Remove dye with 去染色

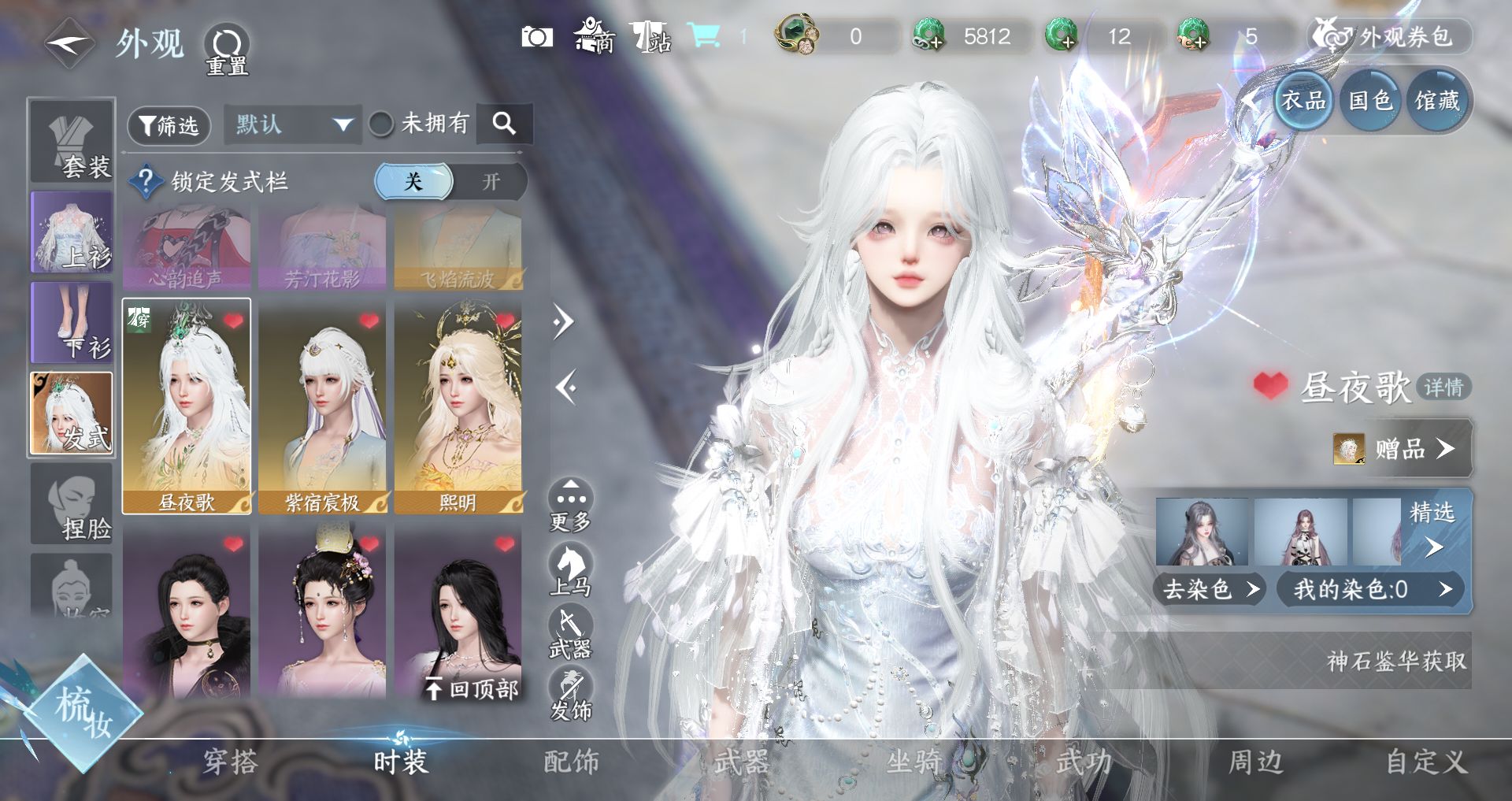point(1209,589)
